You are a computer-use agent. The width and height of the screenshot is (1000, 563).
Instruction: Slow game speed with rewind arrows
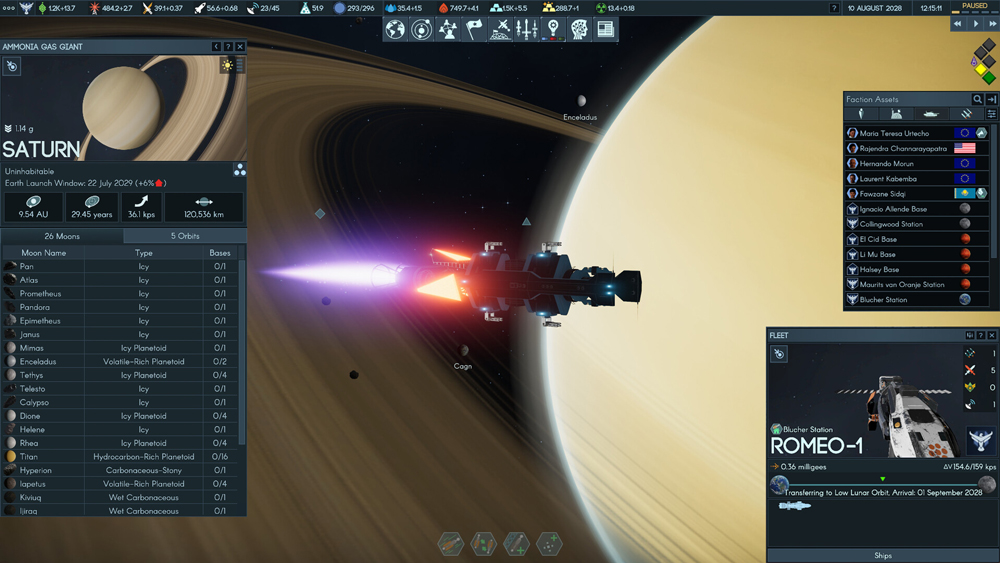(959, 24)
